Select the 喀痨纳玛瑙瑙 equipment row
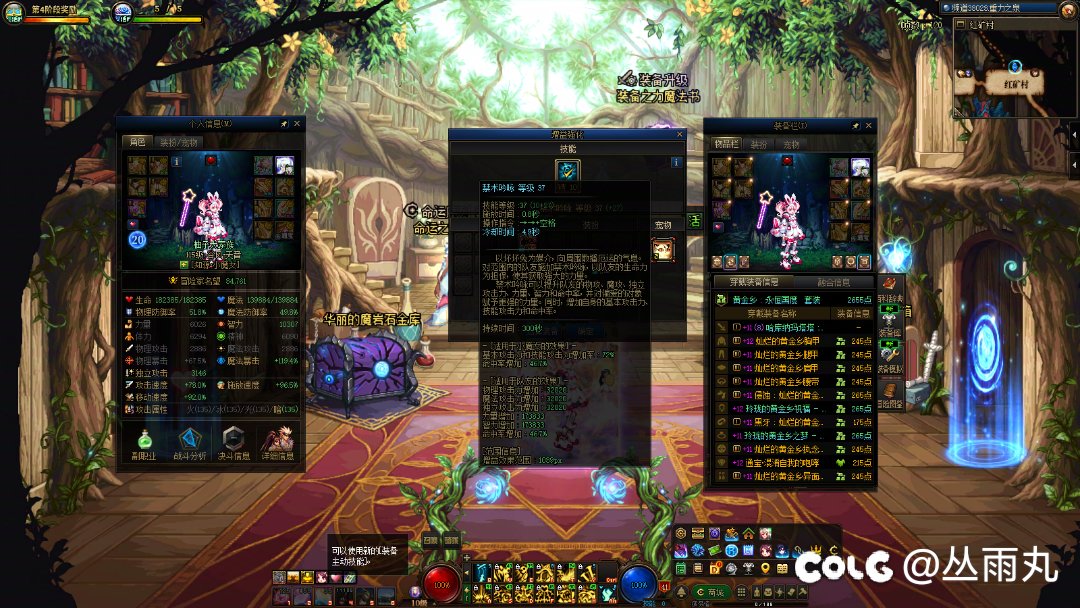Viewport: 1080px width, 608px height. [x=780, y=327]
